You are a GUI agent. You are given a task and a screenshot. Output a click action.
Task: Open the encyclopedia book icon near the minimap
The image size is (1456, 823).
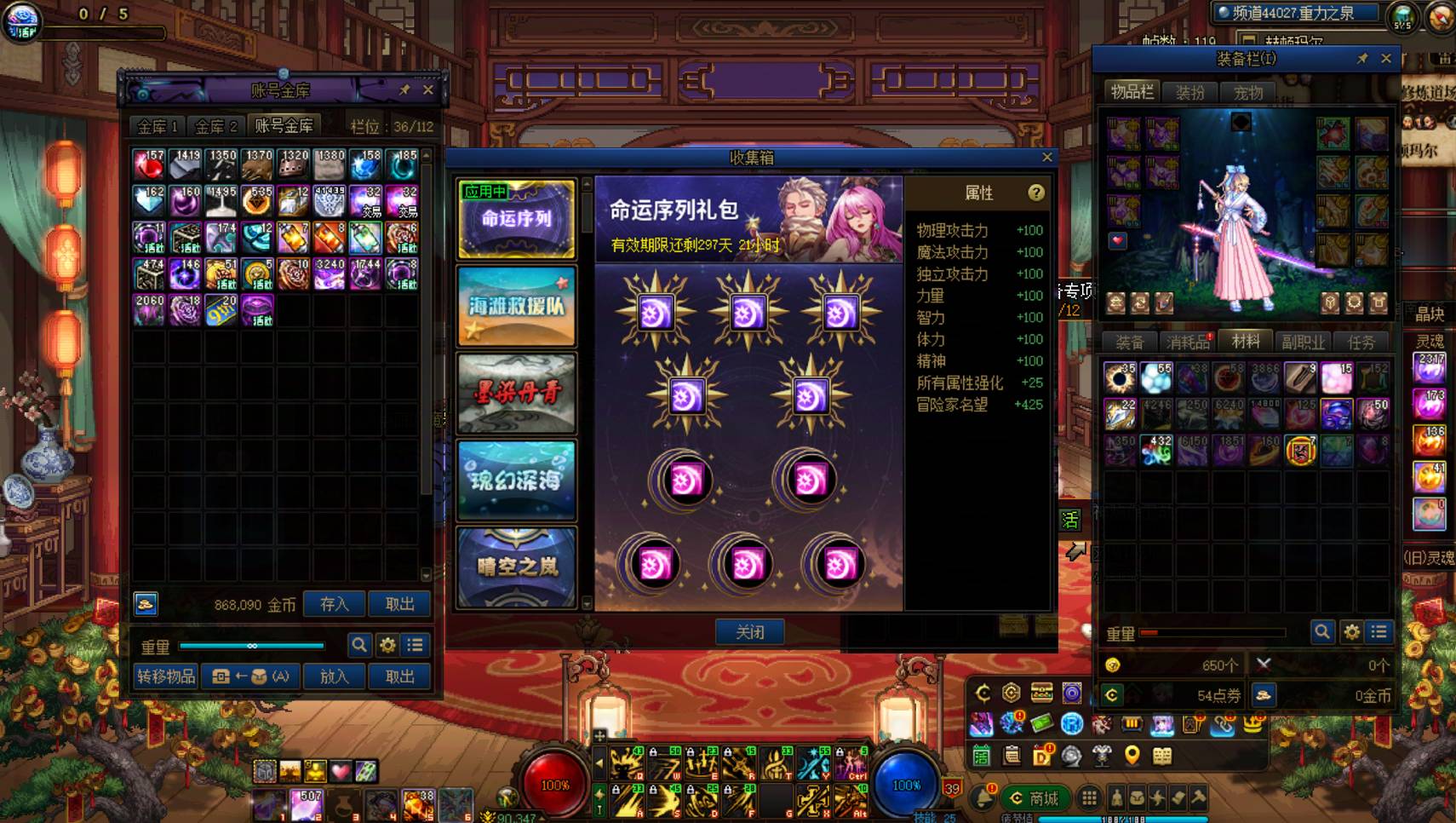point(1161,755)
